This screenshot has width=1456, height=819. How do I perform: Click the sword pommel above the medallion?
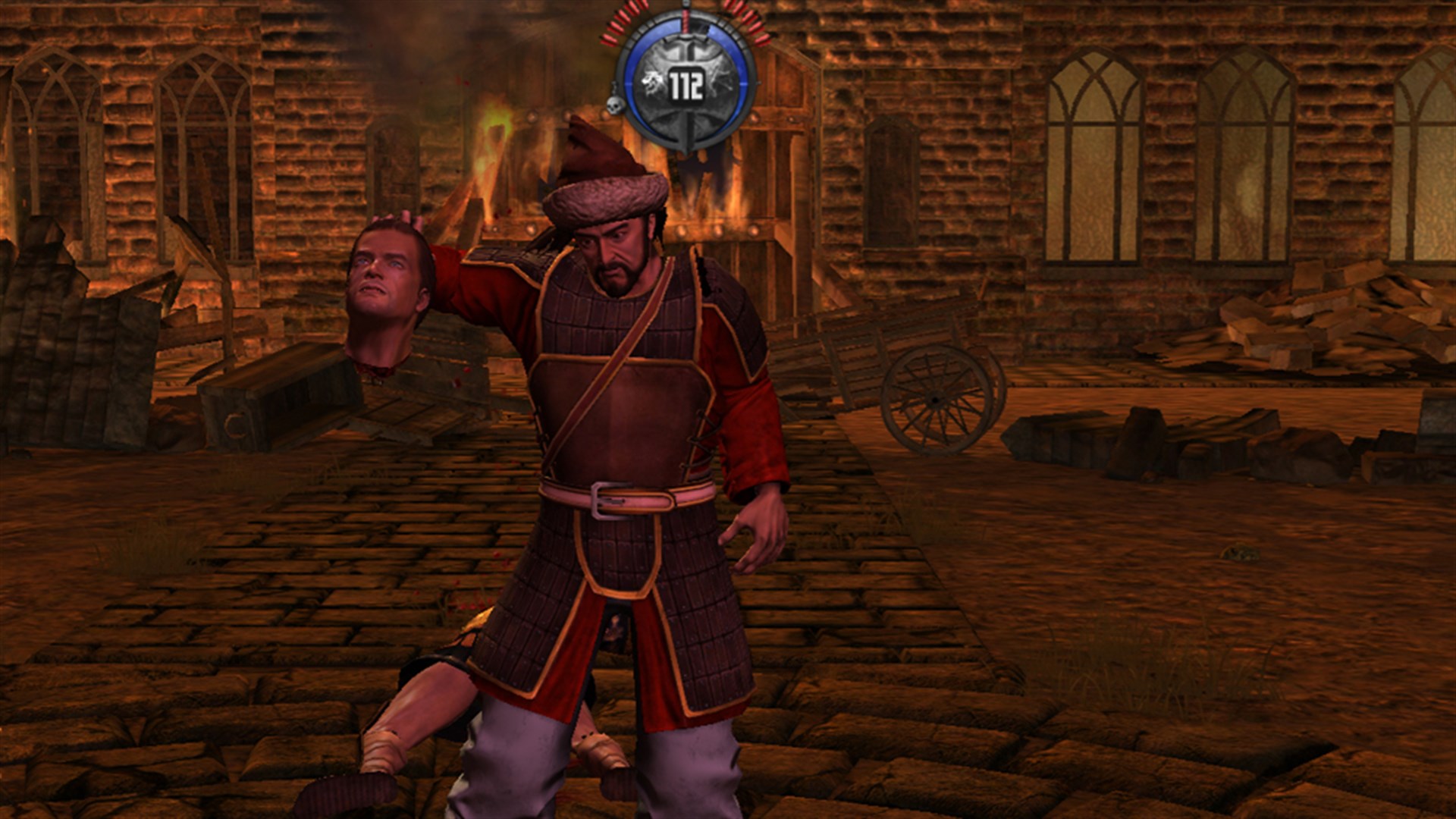tap(686, 5)
